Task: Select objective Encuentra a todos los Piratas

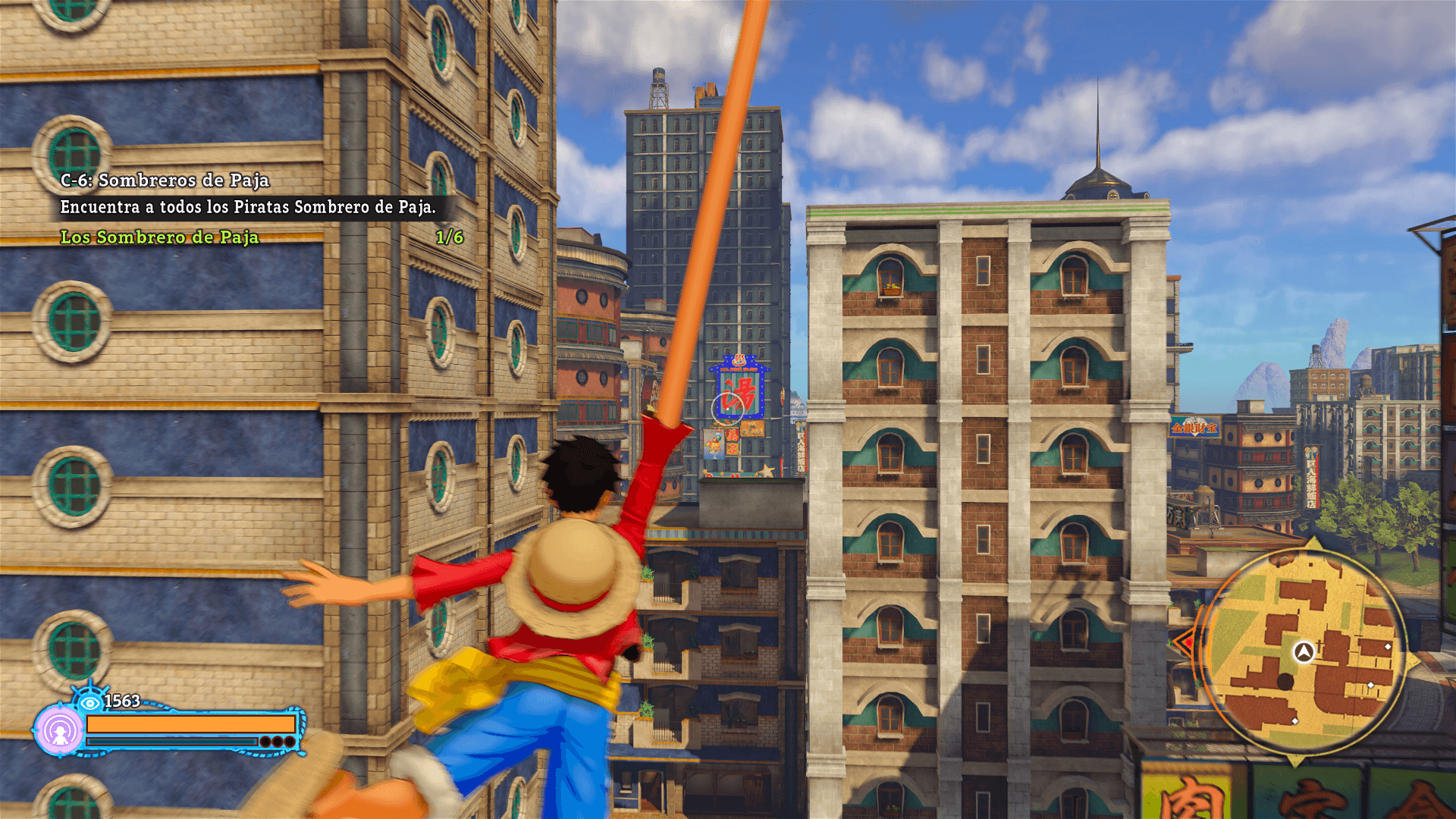Action: click(248, 206)
